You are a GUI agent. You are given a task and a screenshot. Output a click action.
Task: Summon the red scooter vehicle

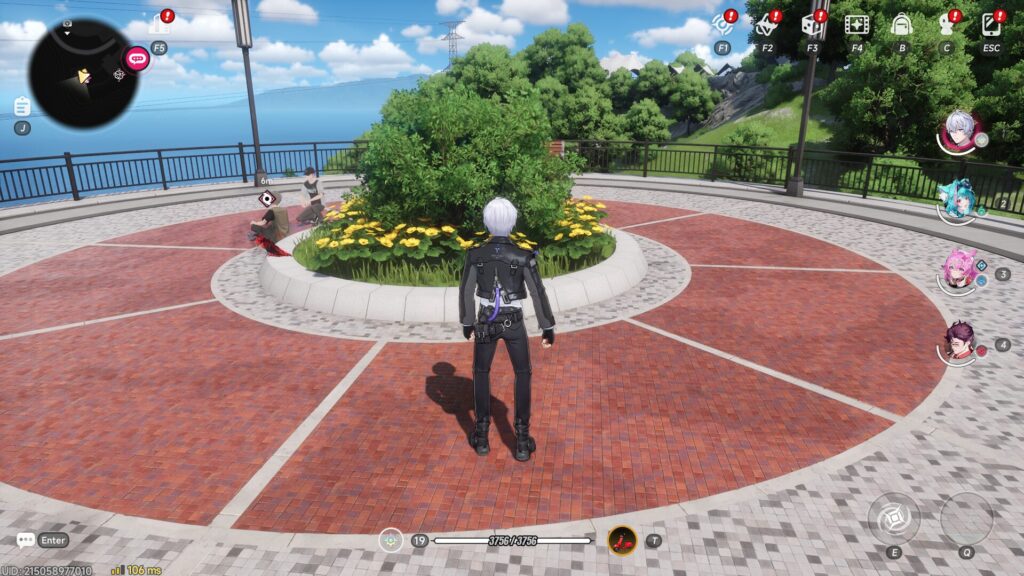[622, 541]
